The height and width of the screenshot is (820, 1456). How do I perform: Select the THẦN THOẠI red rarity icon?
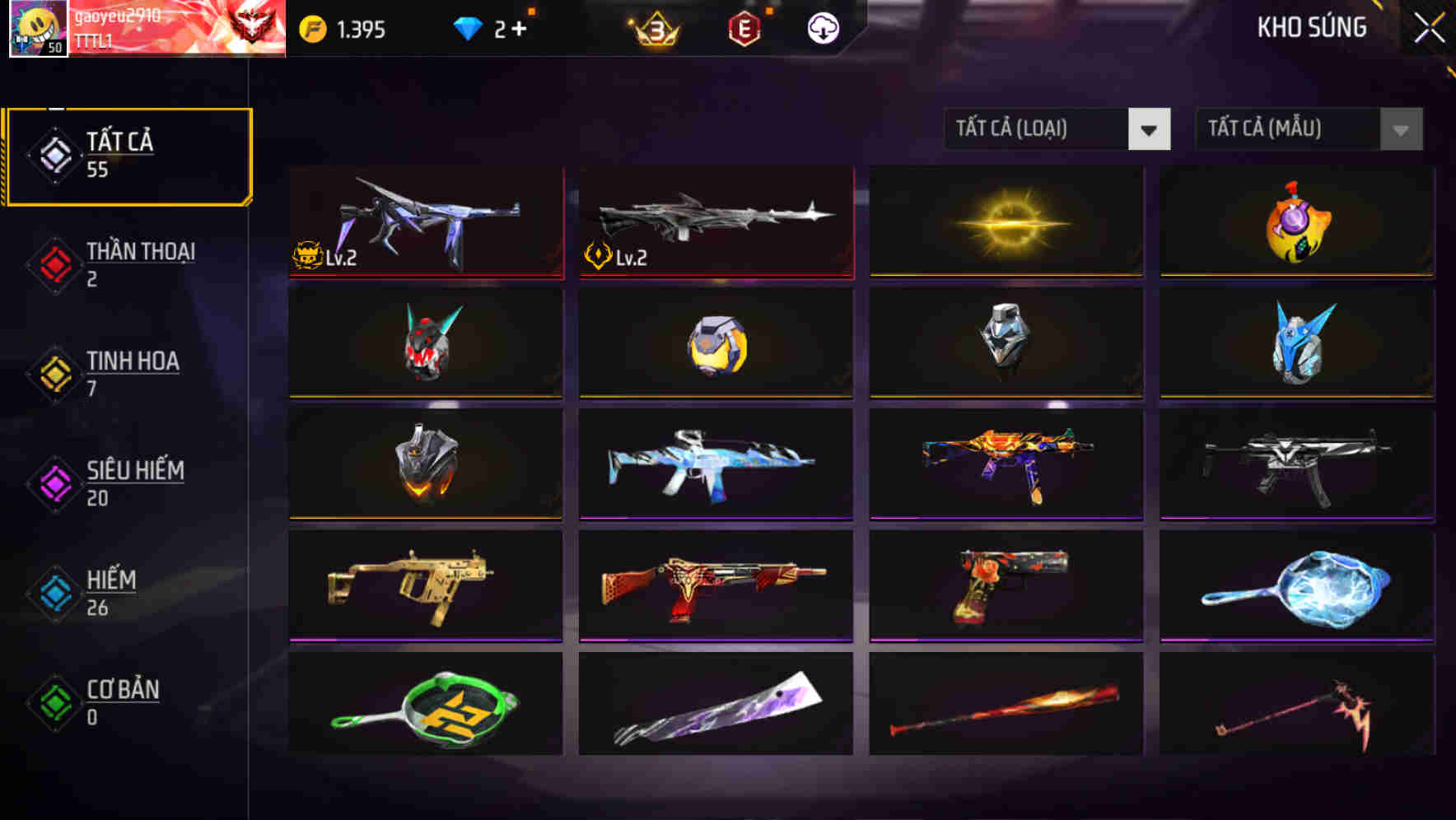[54, 263]
